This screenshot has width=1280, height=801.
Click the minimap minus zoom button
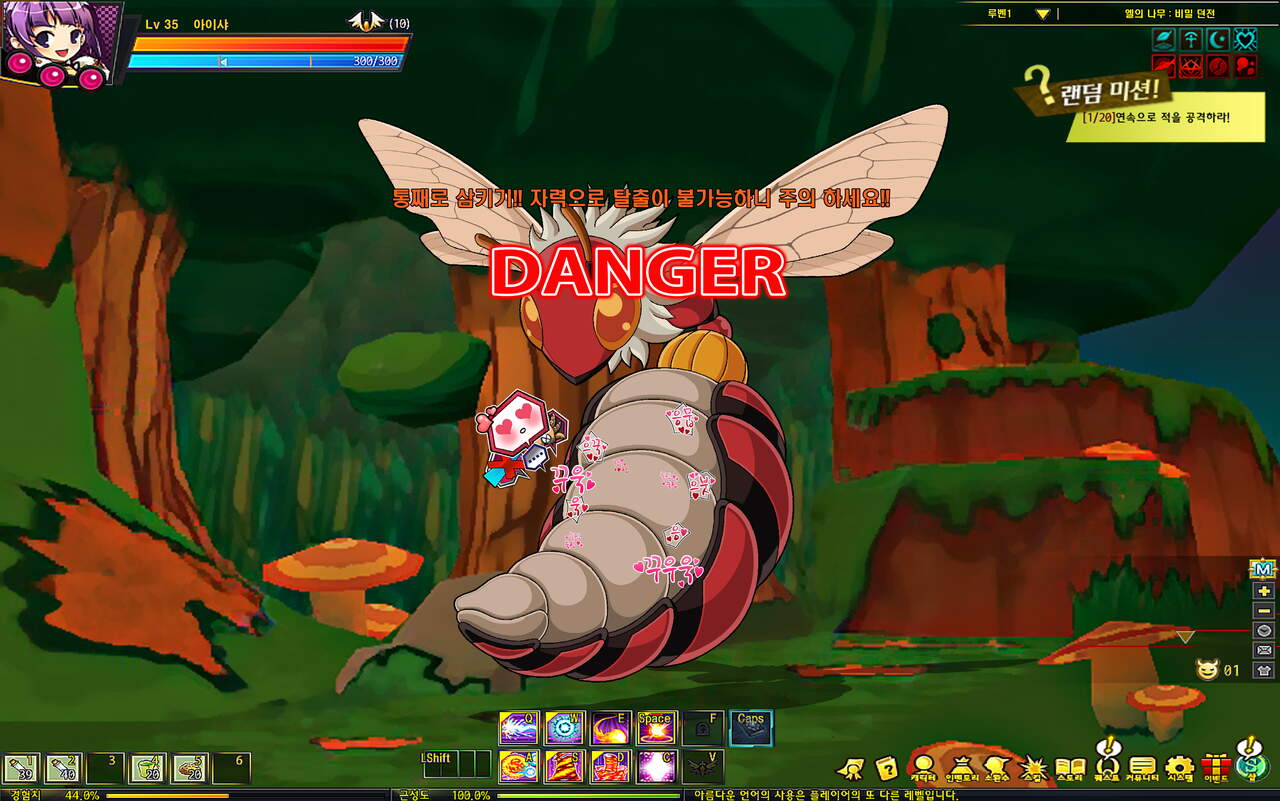(1263, 611)
